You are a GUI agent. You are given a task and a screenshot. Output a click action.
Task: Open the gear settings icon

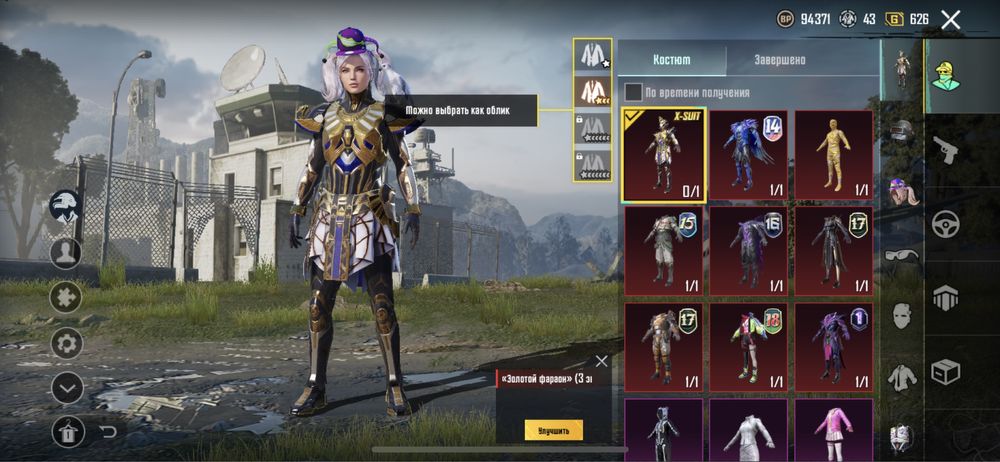coord(67,344)
